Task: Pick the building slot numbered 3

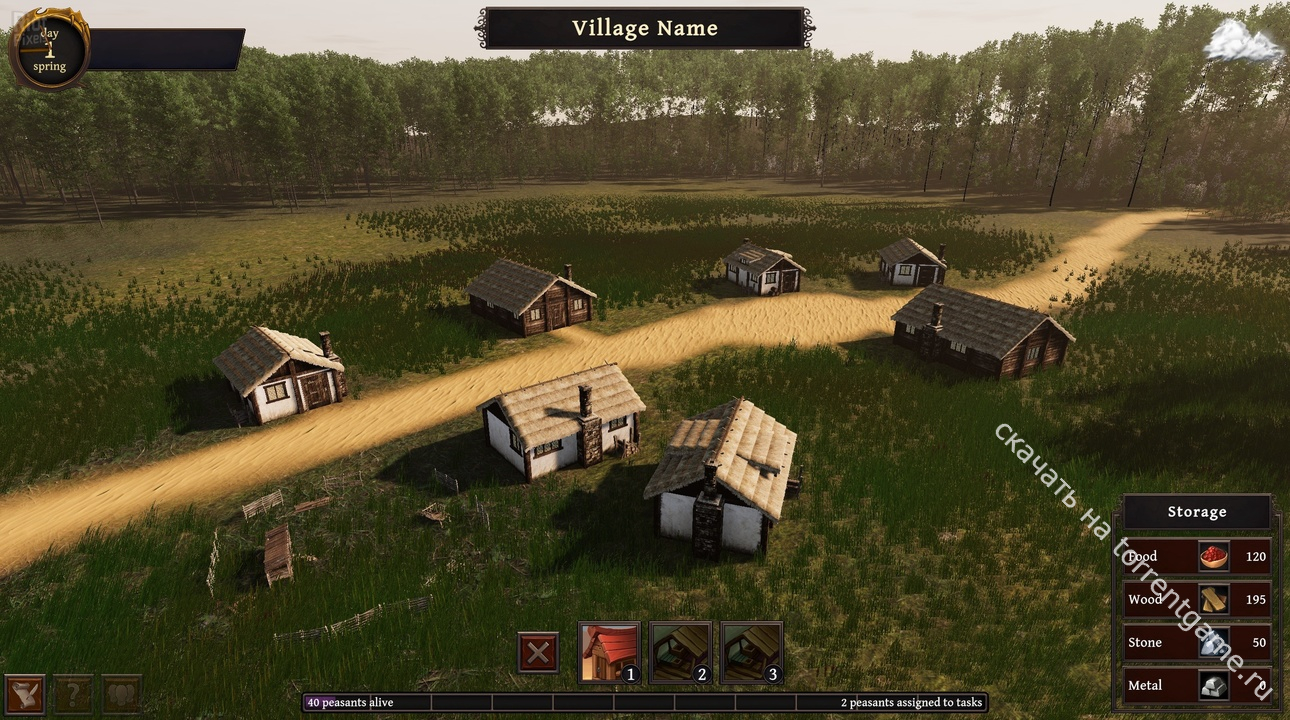Action: point(751,652)
